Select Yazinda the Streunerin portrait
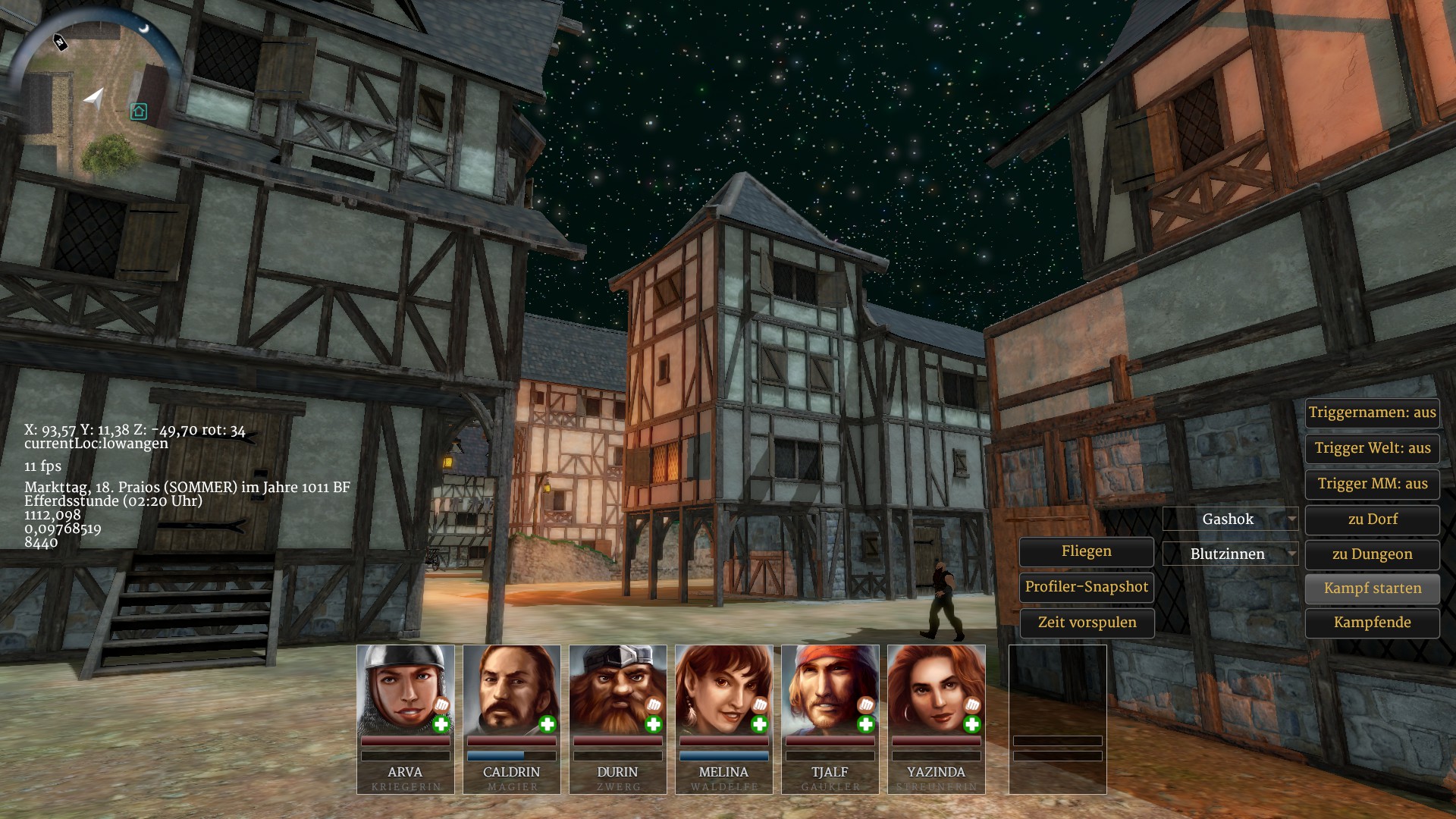Viewport: 1456px width, 819px height. pyautogui.click(x=936, y=690)
